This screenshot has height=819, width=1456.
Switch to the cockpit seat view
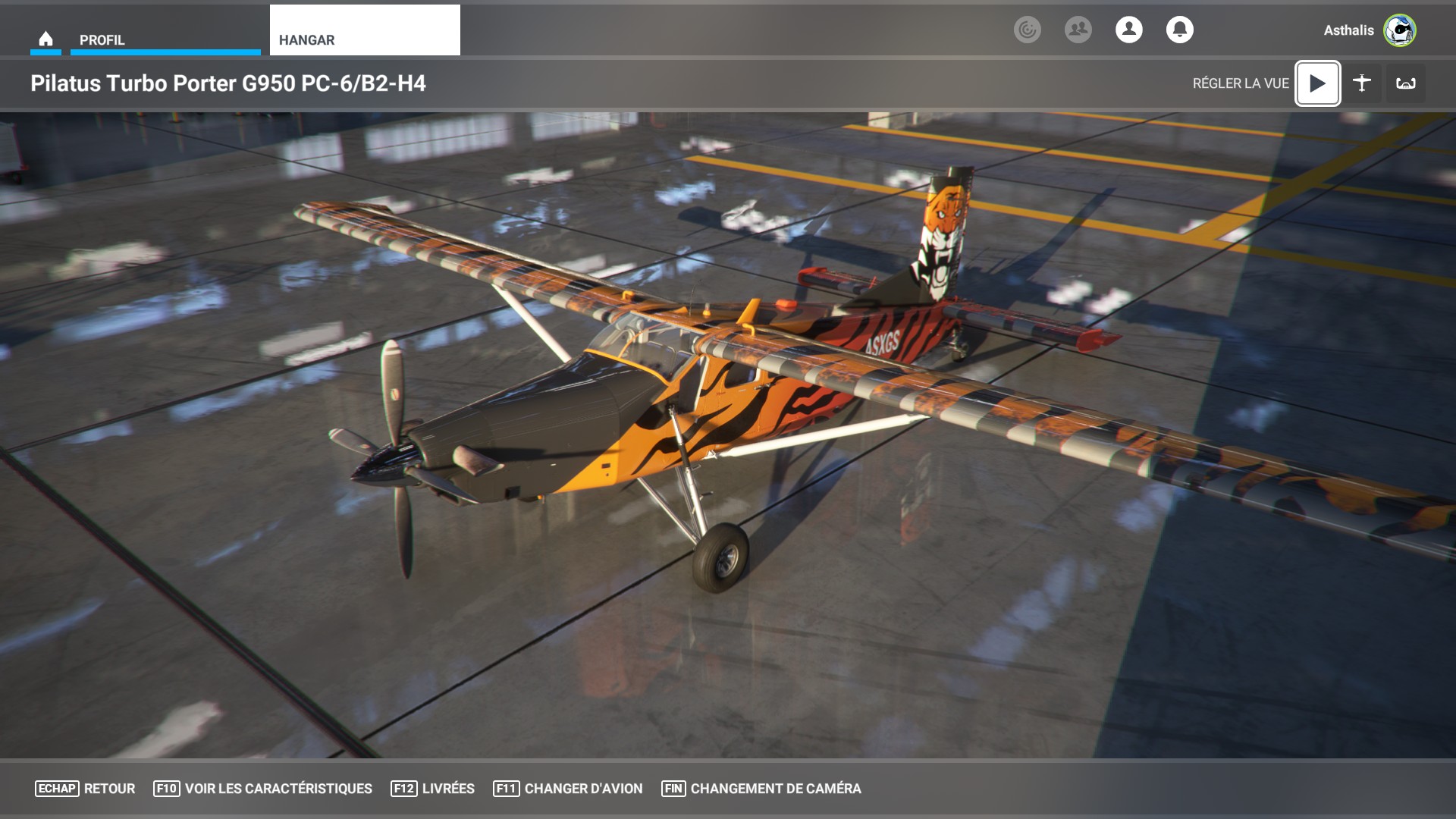click(1406, 83)
